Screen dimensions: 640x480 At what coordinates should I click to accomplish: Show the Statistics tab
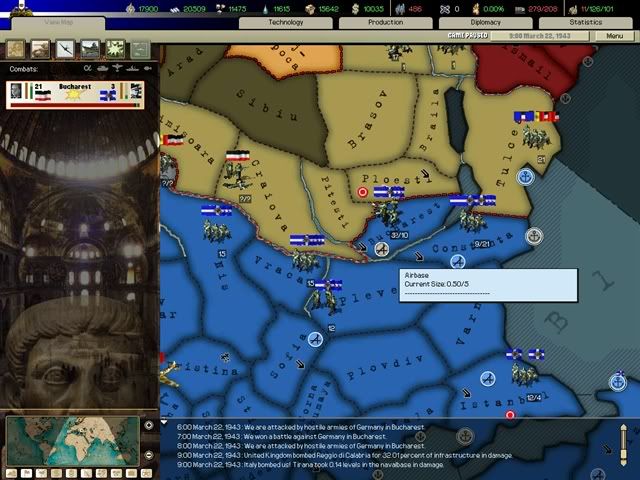586,21
